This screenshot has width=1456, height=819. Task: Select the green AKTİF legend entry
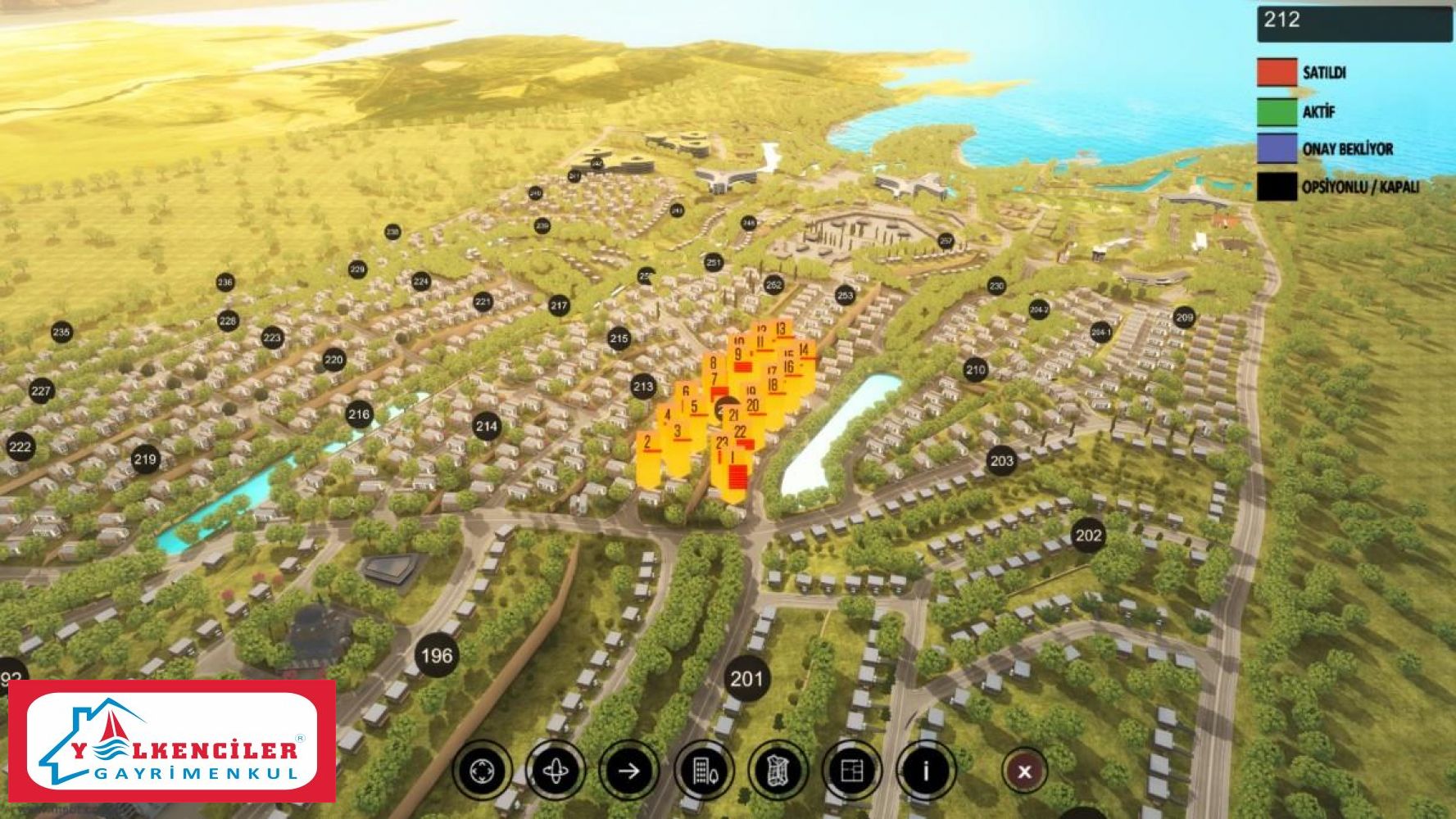[x=1277, y=111]
